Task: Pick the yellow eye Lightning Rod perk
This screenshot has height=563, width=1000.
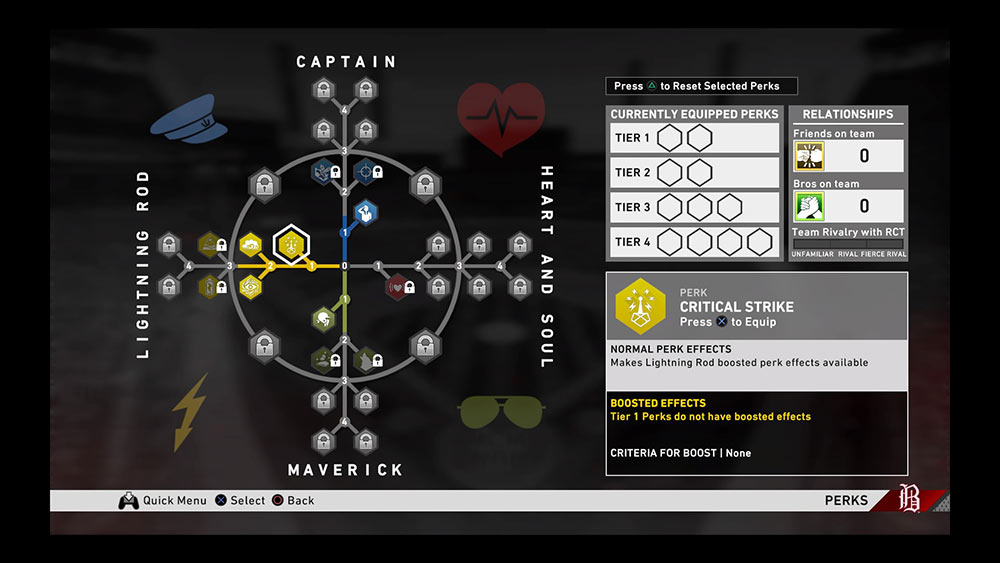Action: point(250,287)
